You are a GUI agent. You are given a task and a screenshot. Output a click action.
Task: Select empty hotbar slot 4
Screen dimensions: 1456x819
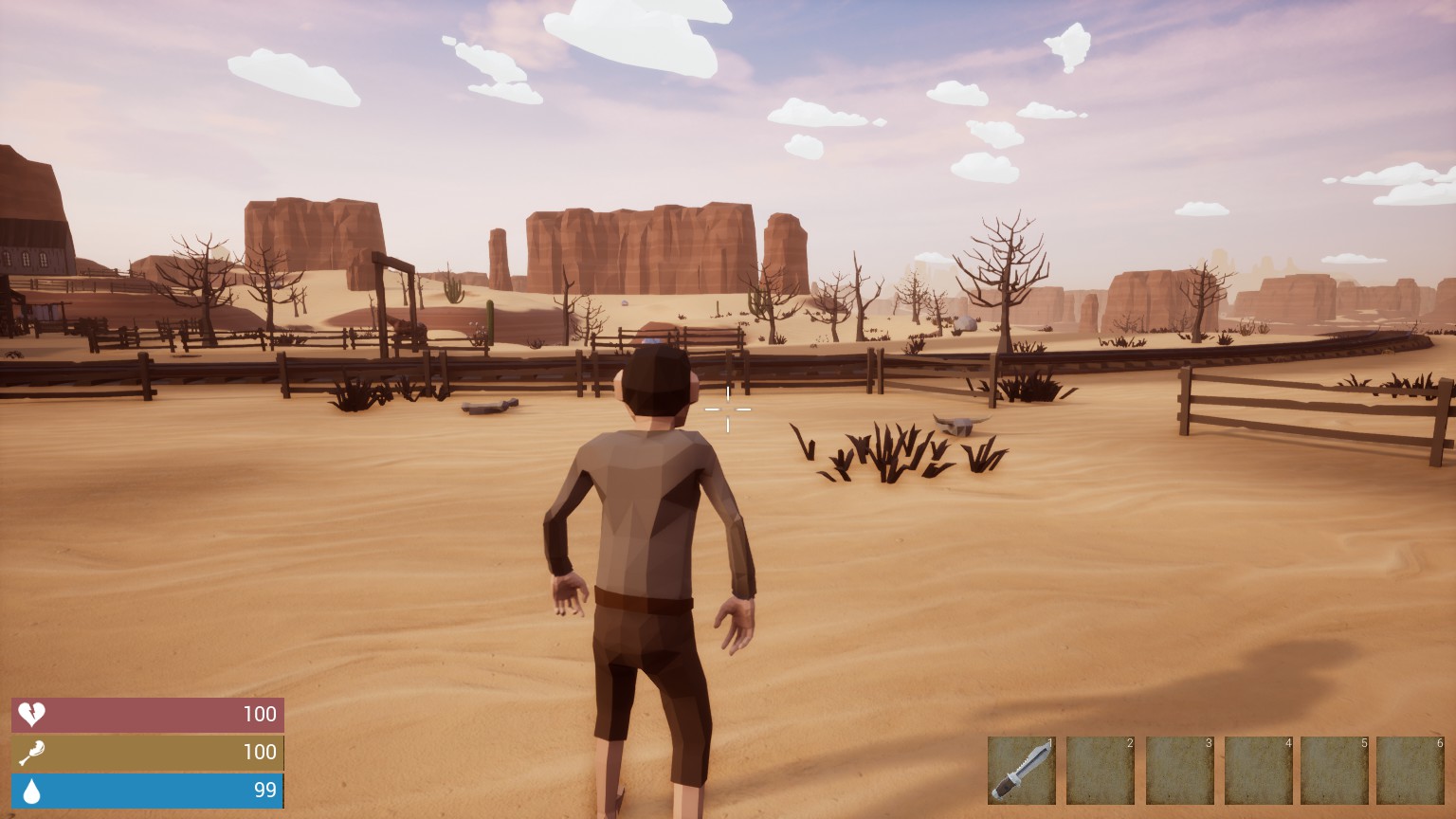tap(1258, 769)
